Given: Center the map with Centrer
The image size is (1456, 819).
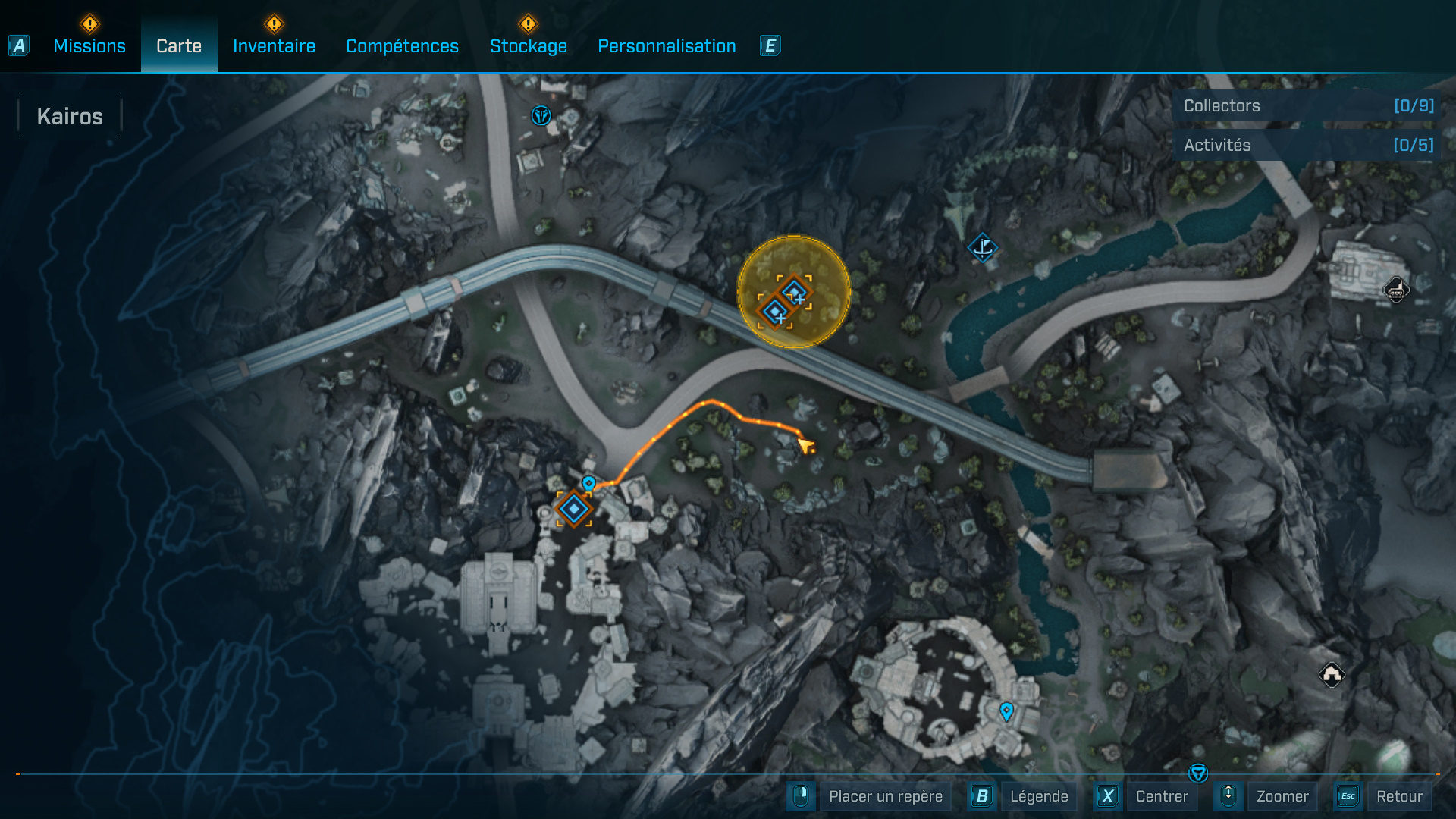Looking at the screenshot, I should click(1161, 796).
